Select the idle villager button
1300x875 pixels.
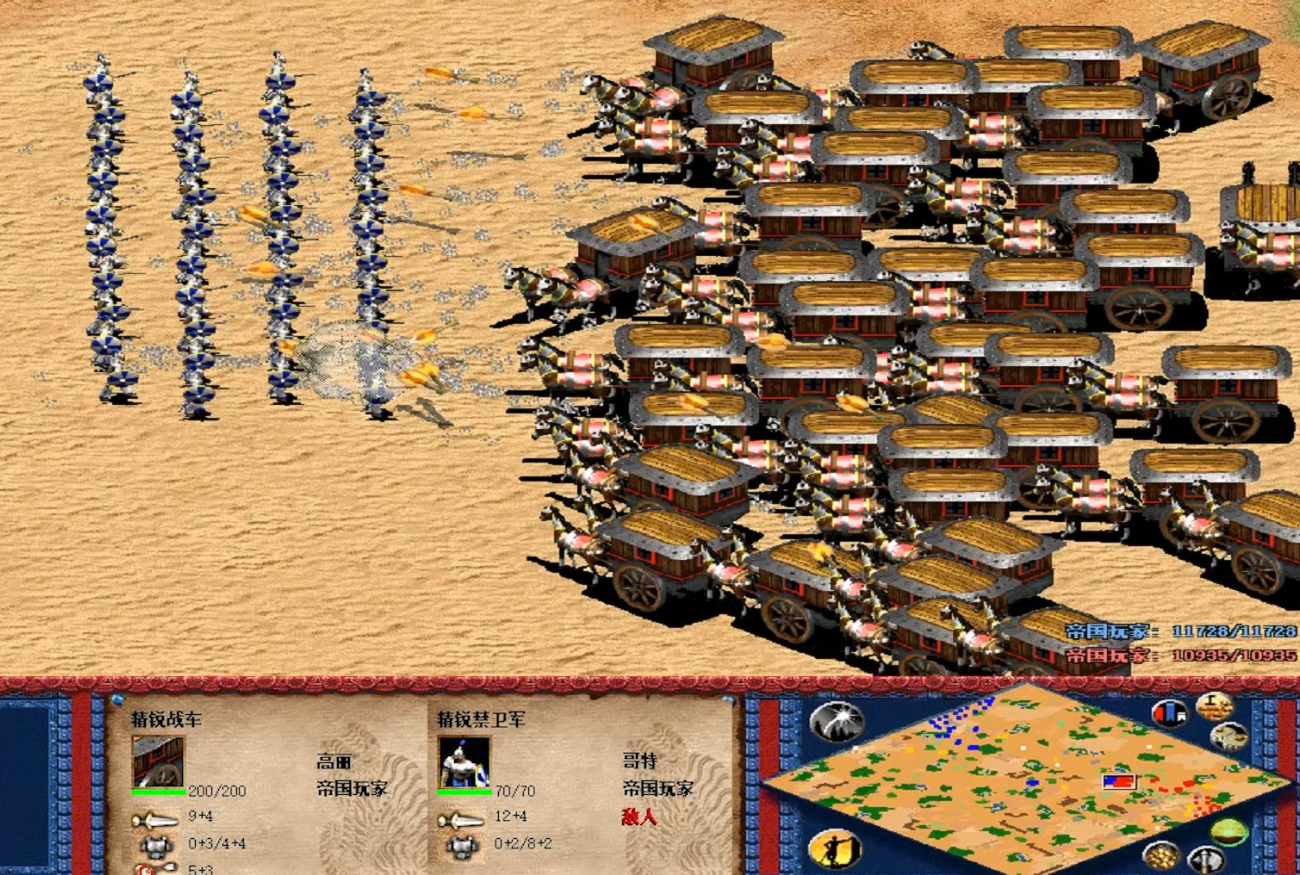(835, 848)
